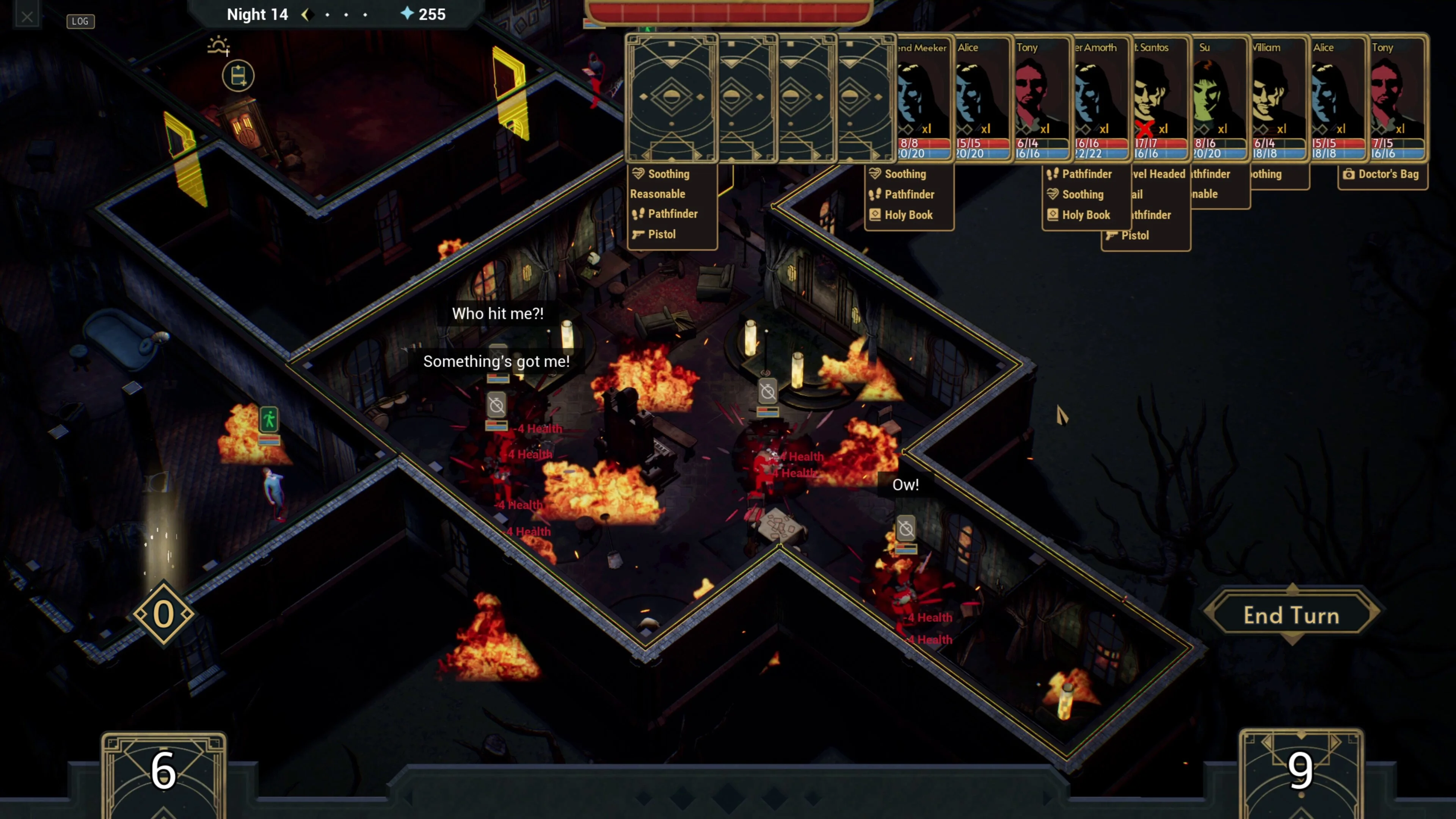This screenshot has height=819, width=1456.
Task: Open the discard pile showing 9
Action: tap(1301, 772)
